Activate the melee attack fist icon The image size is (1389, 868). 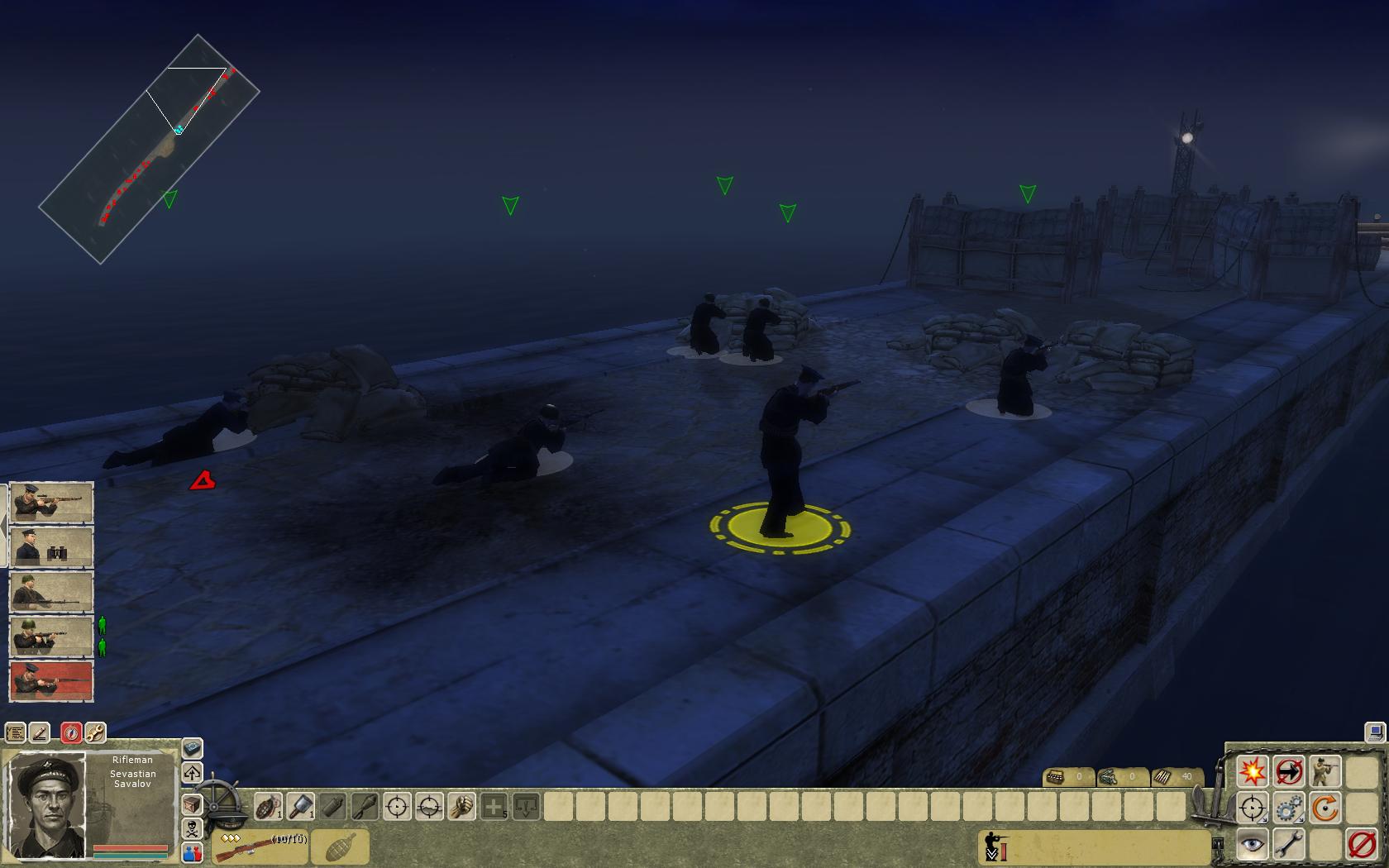coord(461,807)
